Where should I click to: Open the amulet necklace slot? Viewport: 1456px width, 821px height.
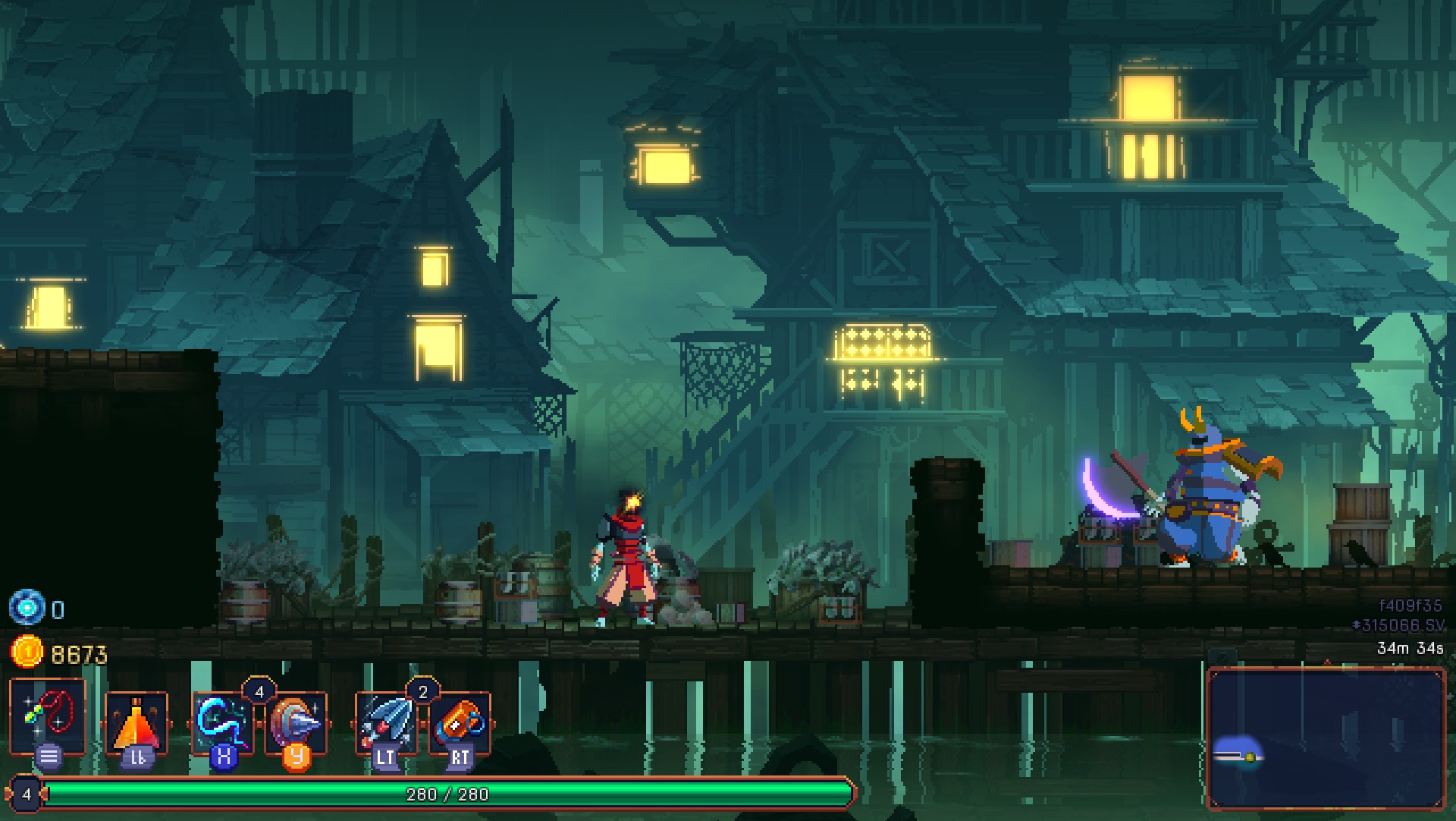(47, 717)
